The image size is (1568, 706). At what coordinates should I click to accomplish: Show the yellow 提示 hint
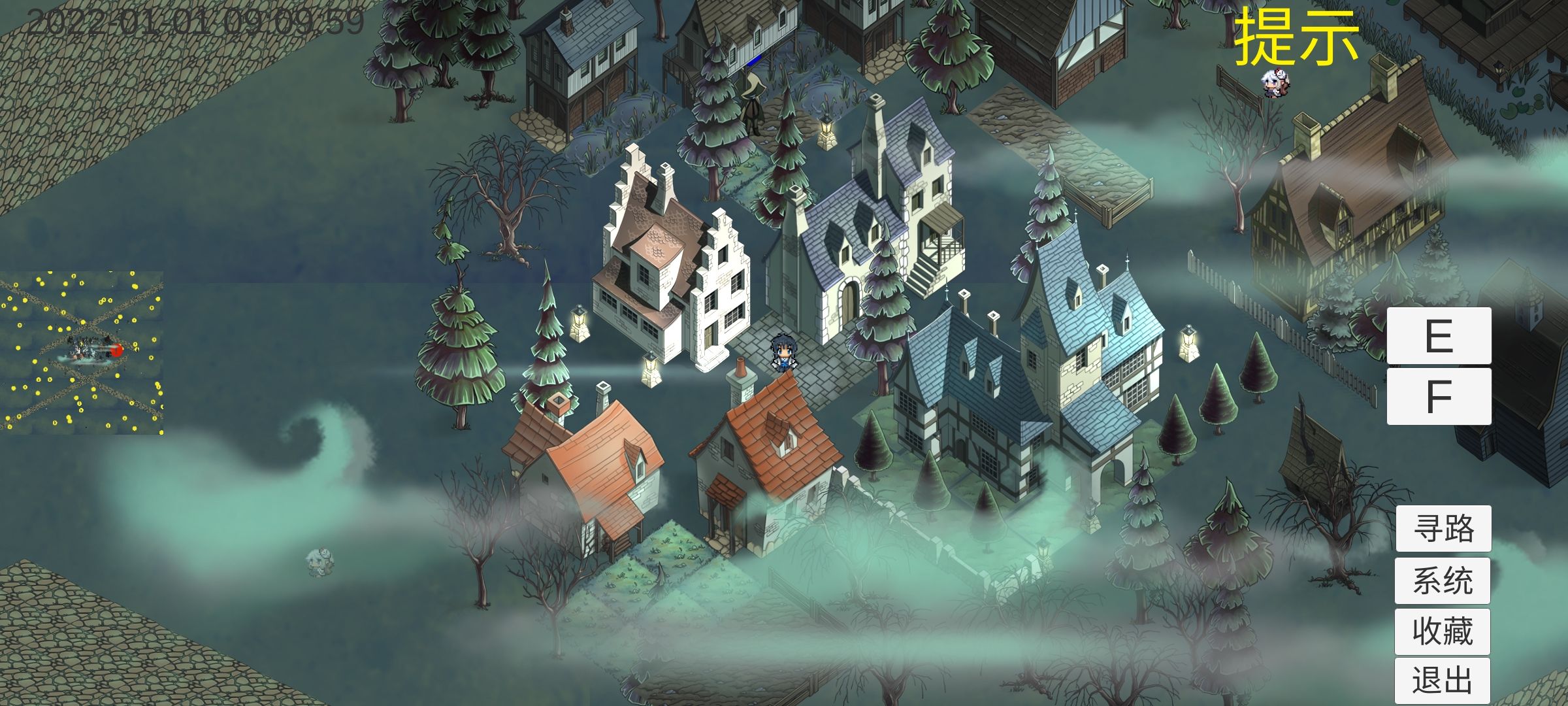tap(1296, 38)
